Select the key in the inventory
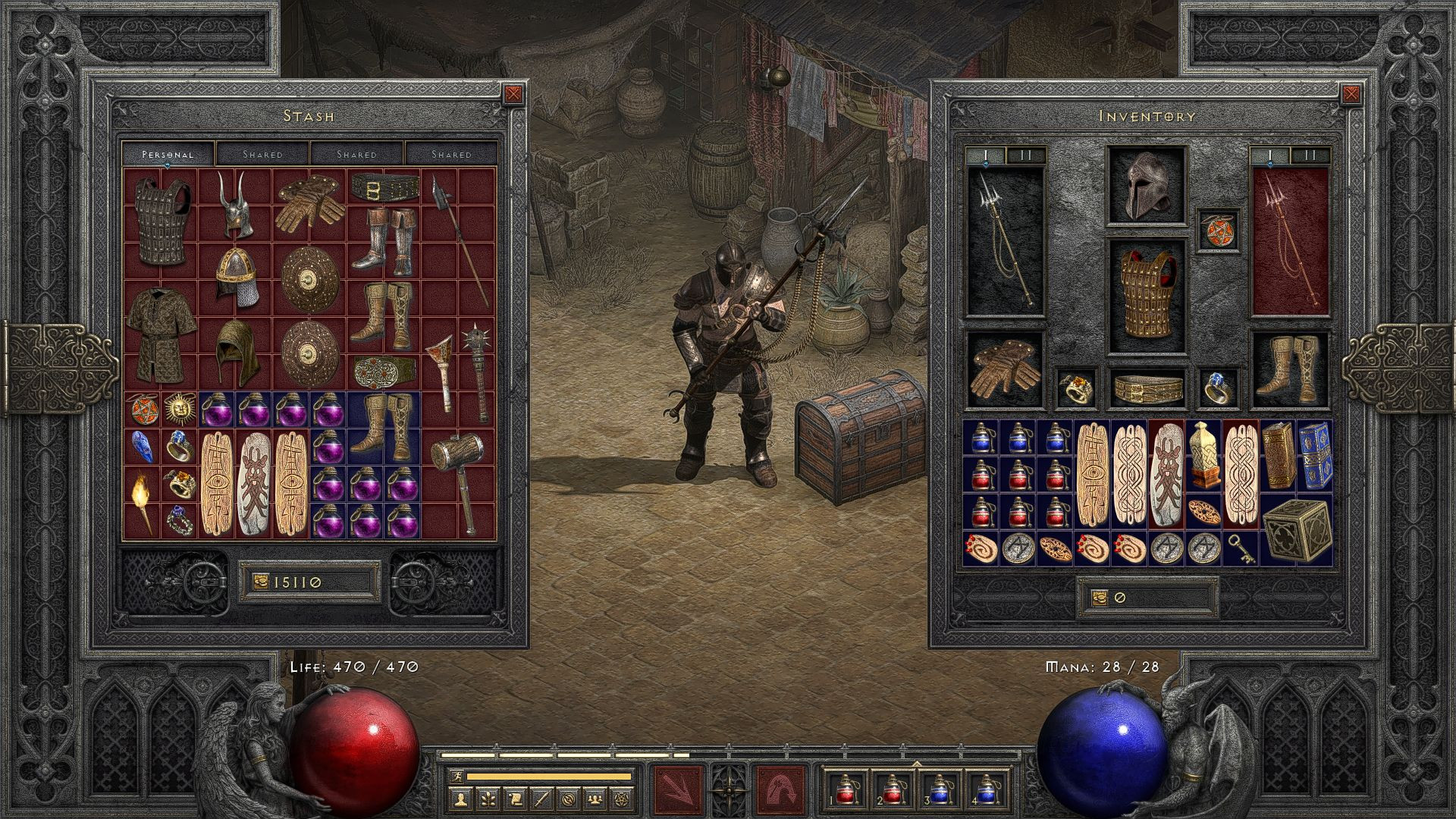Viewport: 1456px width, 819px height. 1241,547
